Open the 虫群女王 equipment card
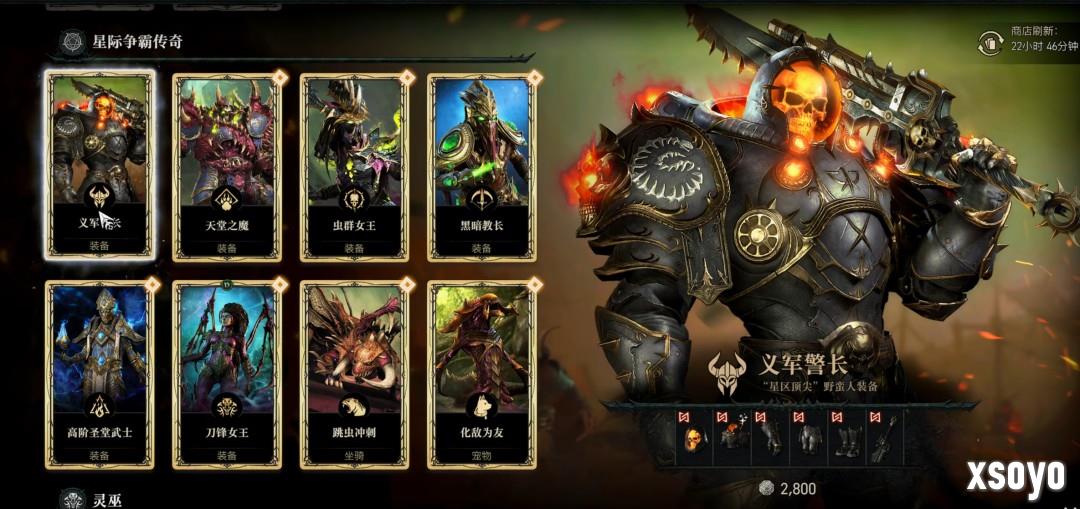This screenshot has width=1080, height=509. point(354,165)
